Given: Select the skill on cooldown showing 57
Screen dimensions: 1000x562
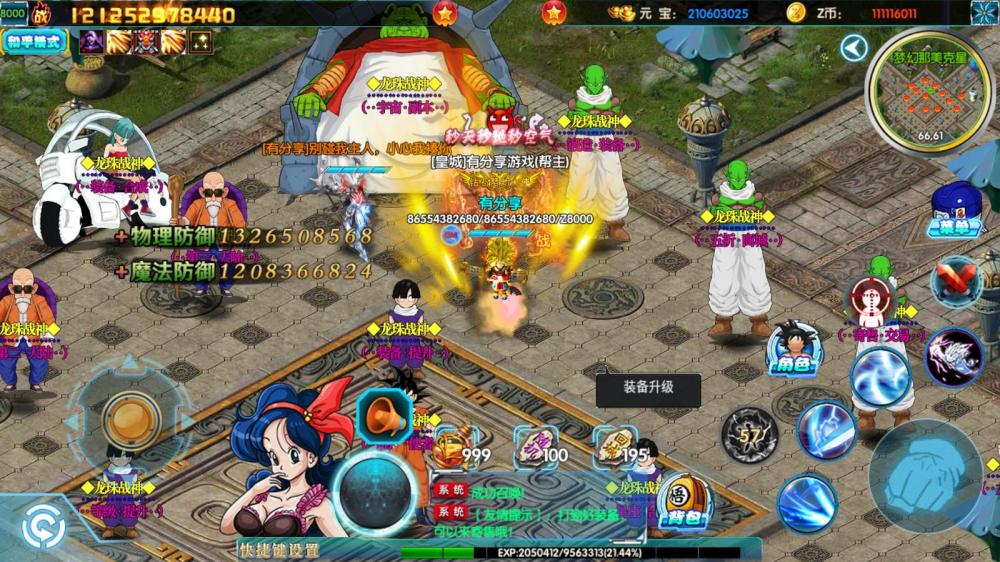Looking at the screenshot, I should [750, 435].
